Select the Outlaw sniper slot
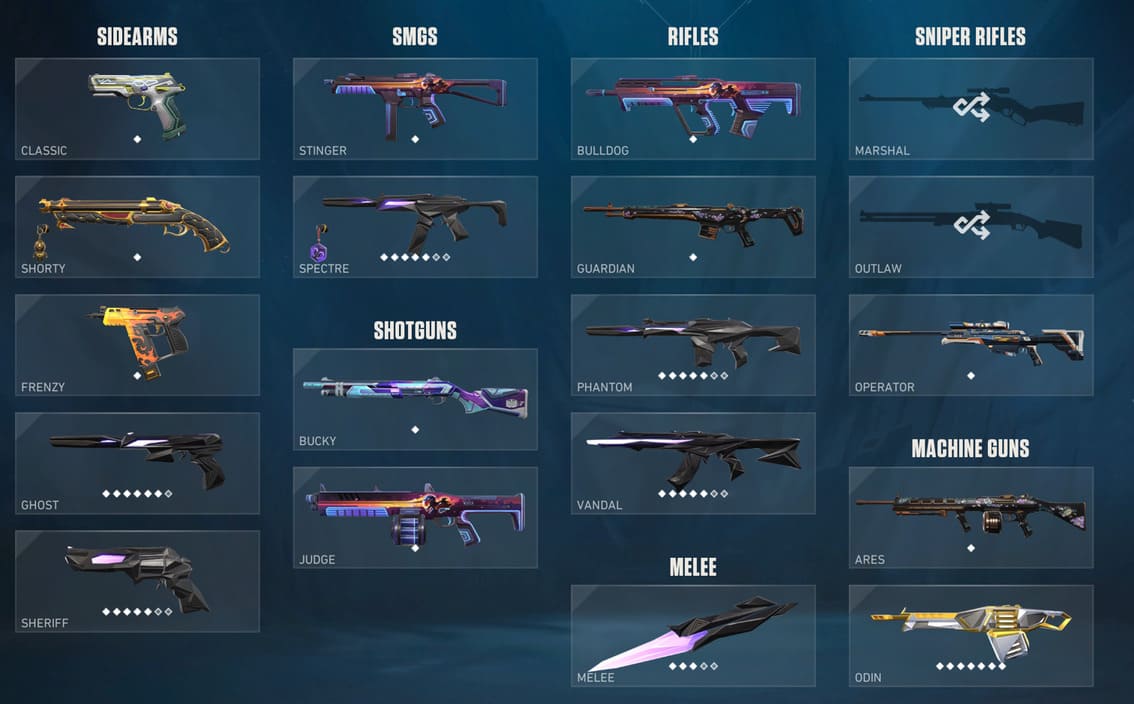 [x=971, y=226]
